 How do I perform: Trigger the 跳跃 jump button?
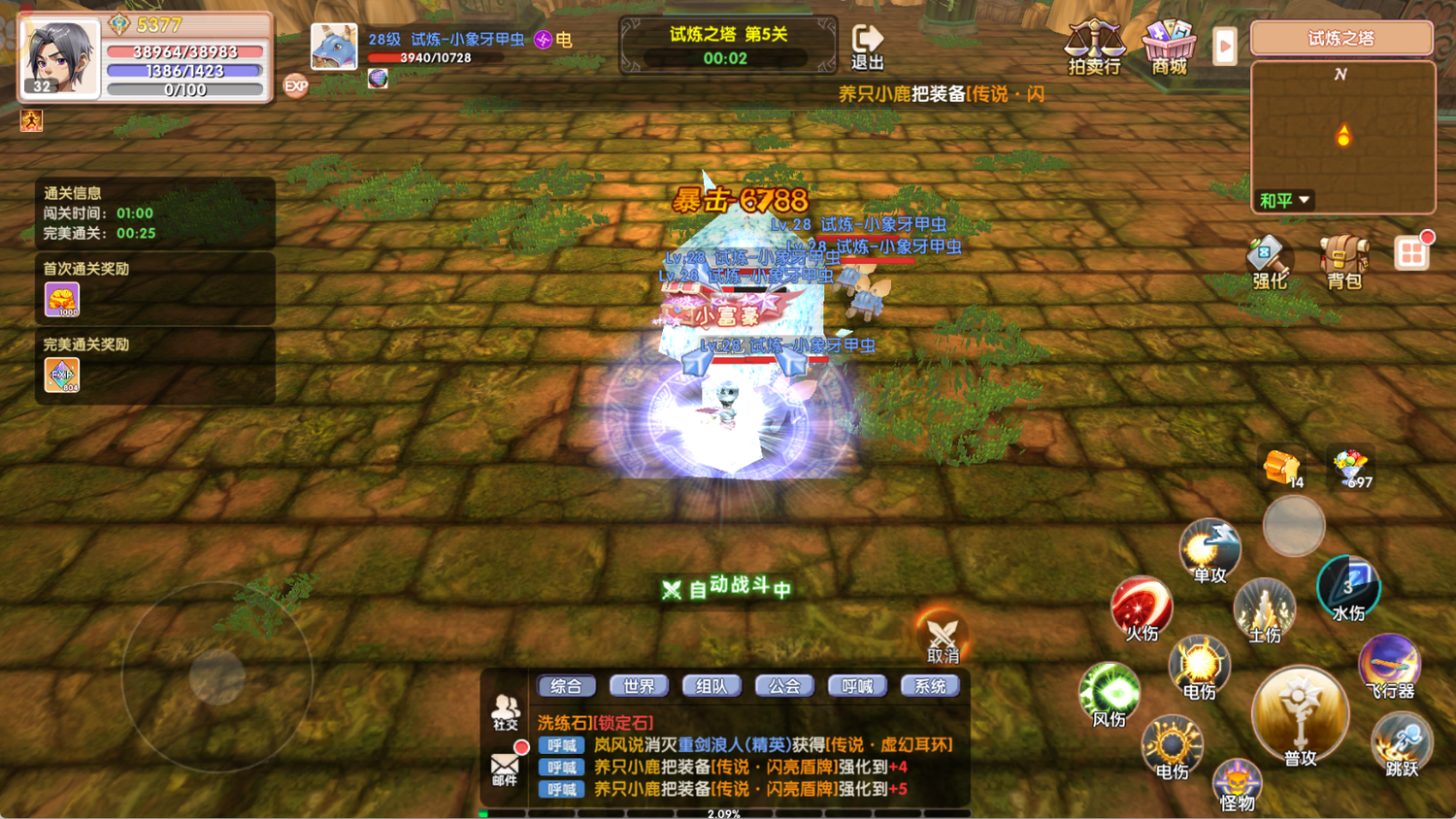1402,744
